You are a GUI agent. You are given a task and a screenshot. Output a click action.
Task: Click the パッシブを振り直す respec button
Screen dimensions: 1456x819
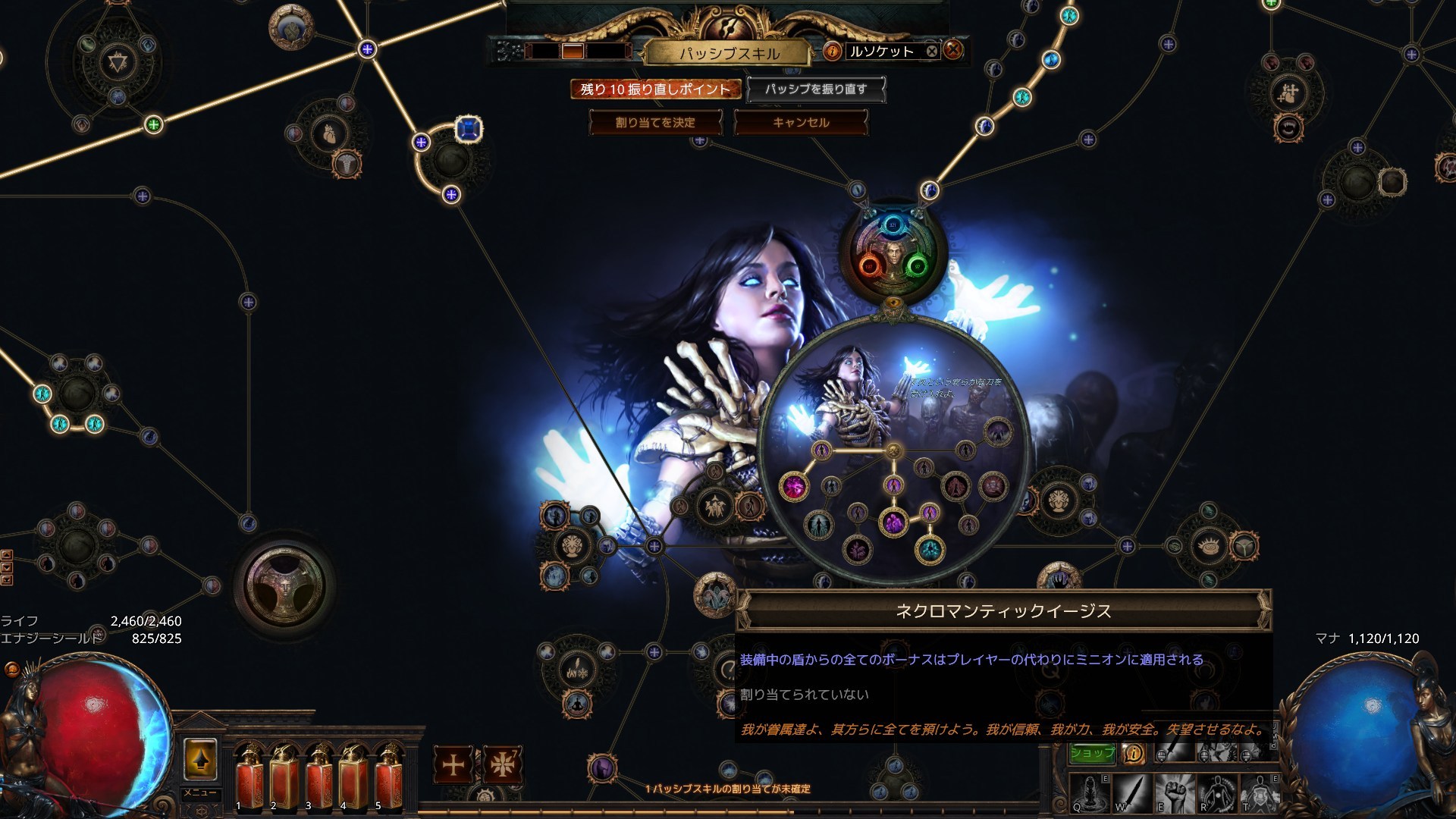[815, 89]
